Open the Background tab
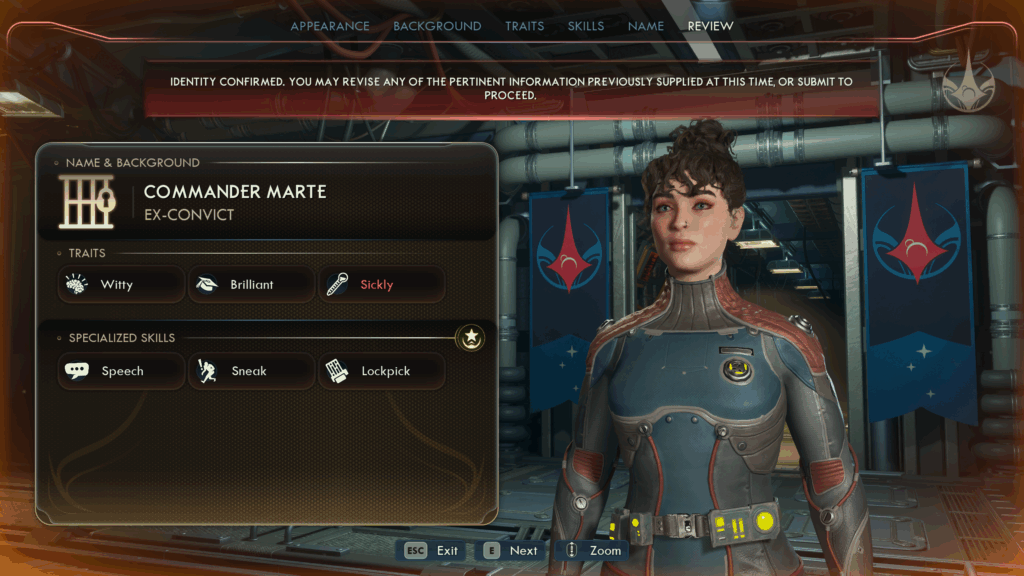 tap(437, 26)
